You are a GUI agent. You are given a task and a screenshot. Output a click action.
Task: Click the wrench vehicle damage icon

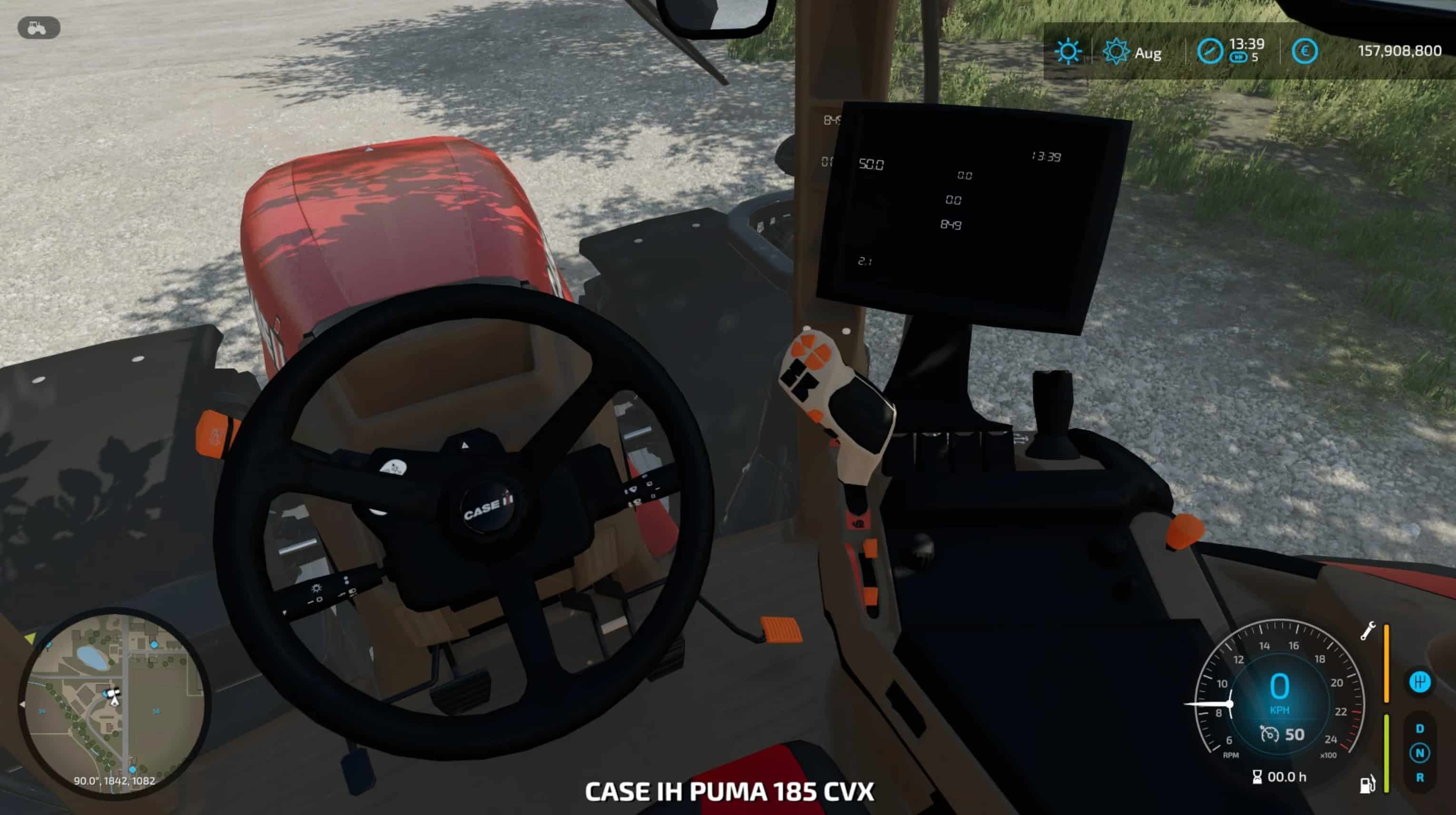pyautogui.click(x=1367, y=631)
